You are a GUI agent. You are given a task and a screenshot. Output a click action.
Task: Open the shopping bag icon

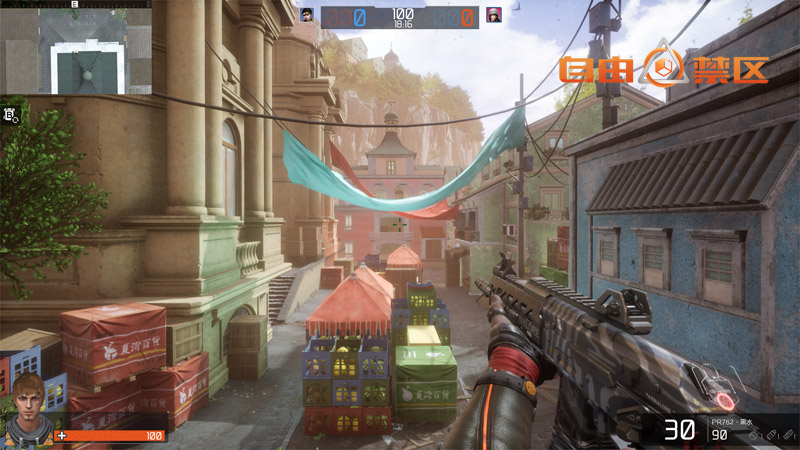(x=11, y=115)
